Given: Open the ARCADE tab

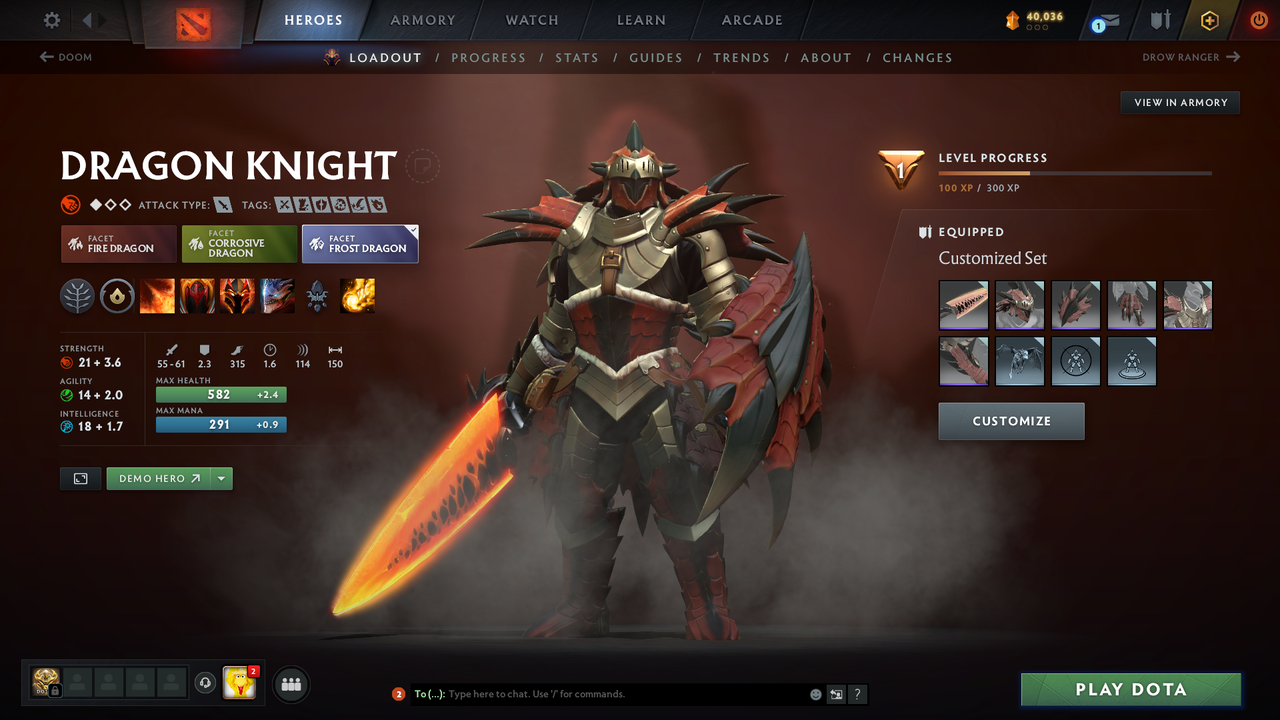Looking at the screenshot, I should pyautogui.click(x=751, y=20).
